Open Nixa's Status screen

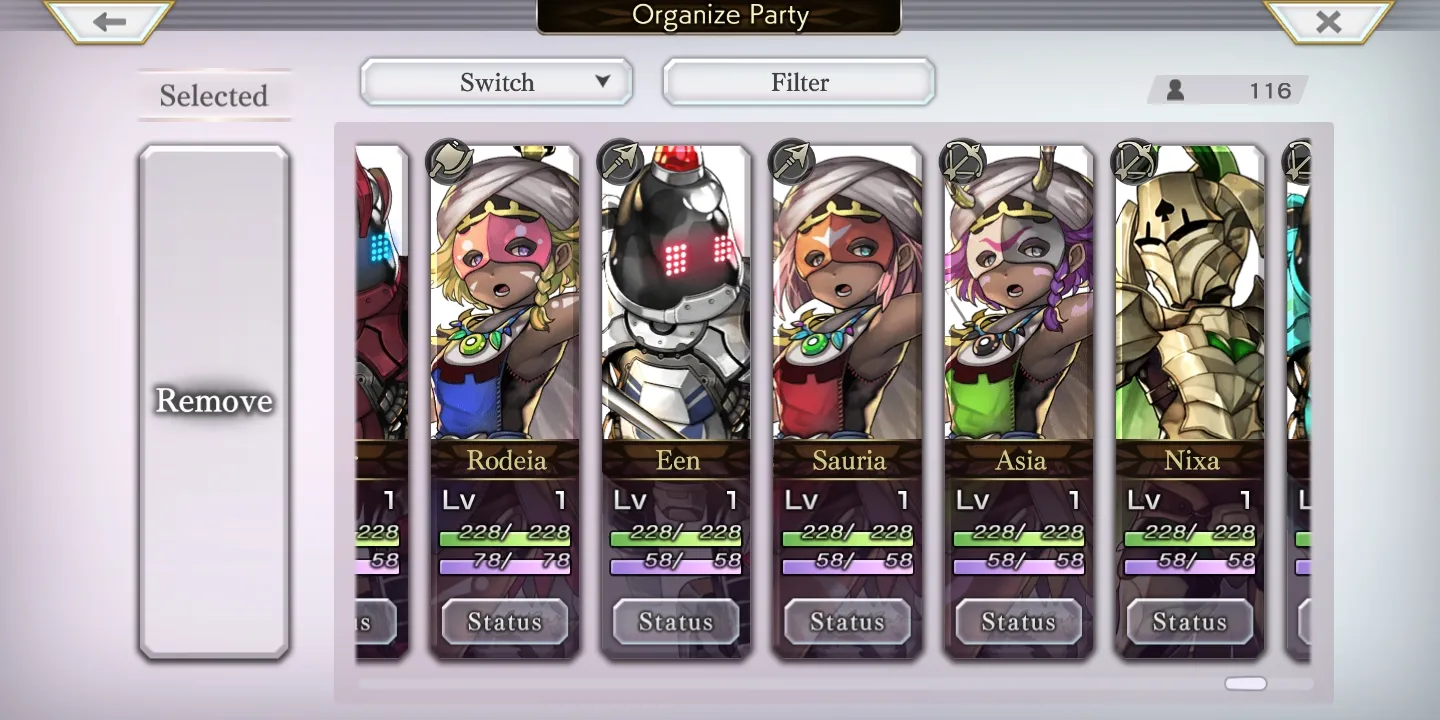1190,622
